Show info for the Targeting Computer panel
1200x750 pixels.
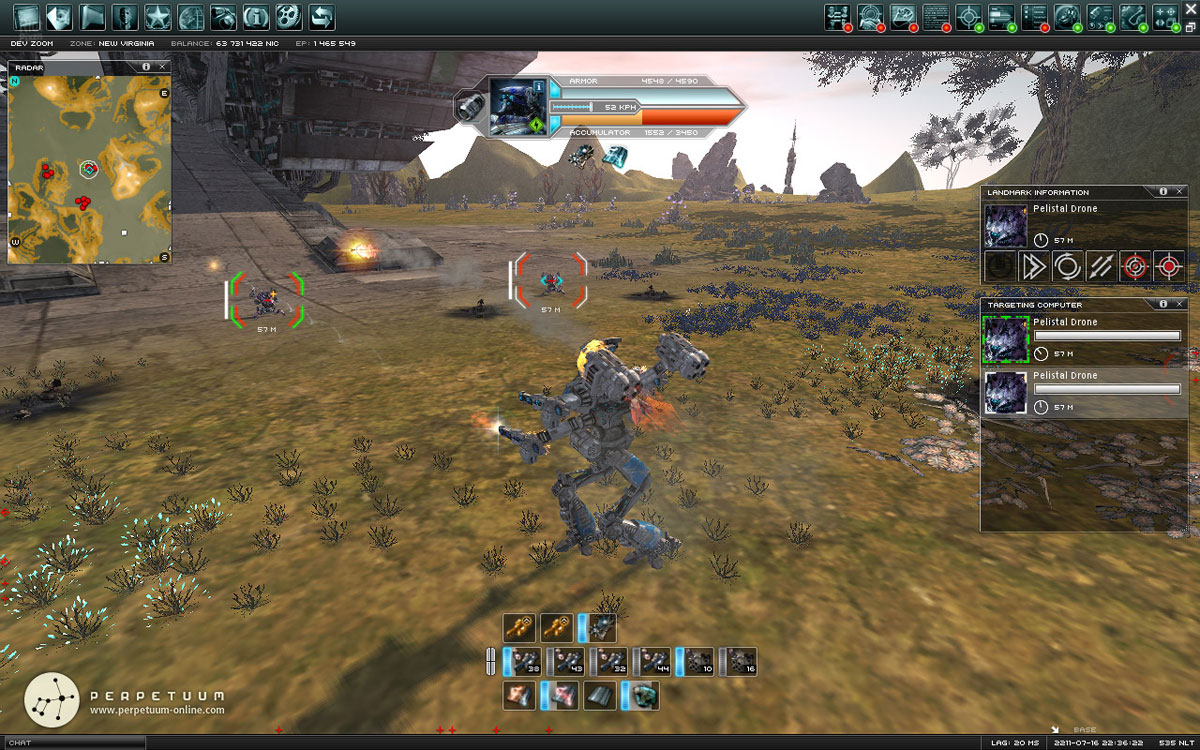[1163, 304]
